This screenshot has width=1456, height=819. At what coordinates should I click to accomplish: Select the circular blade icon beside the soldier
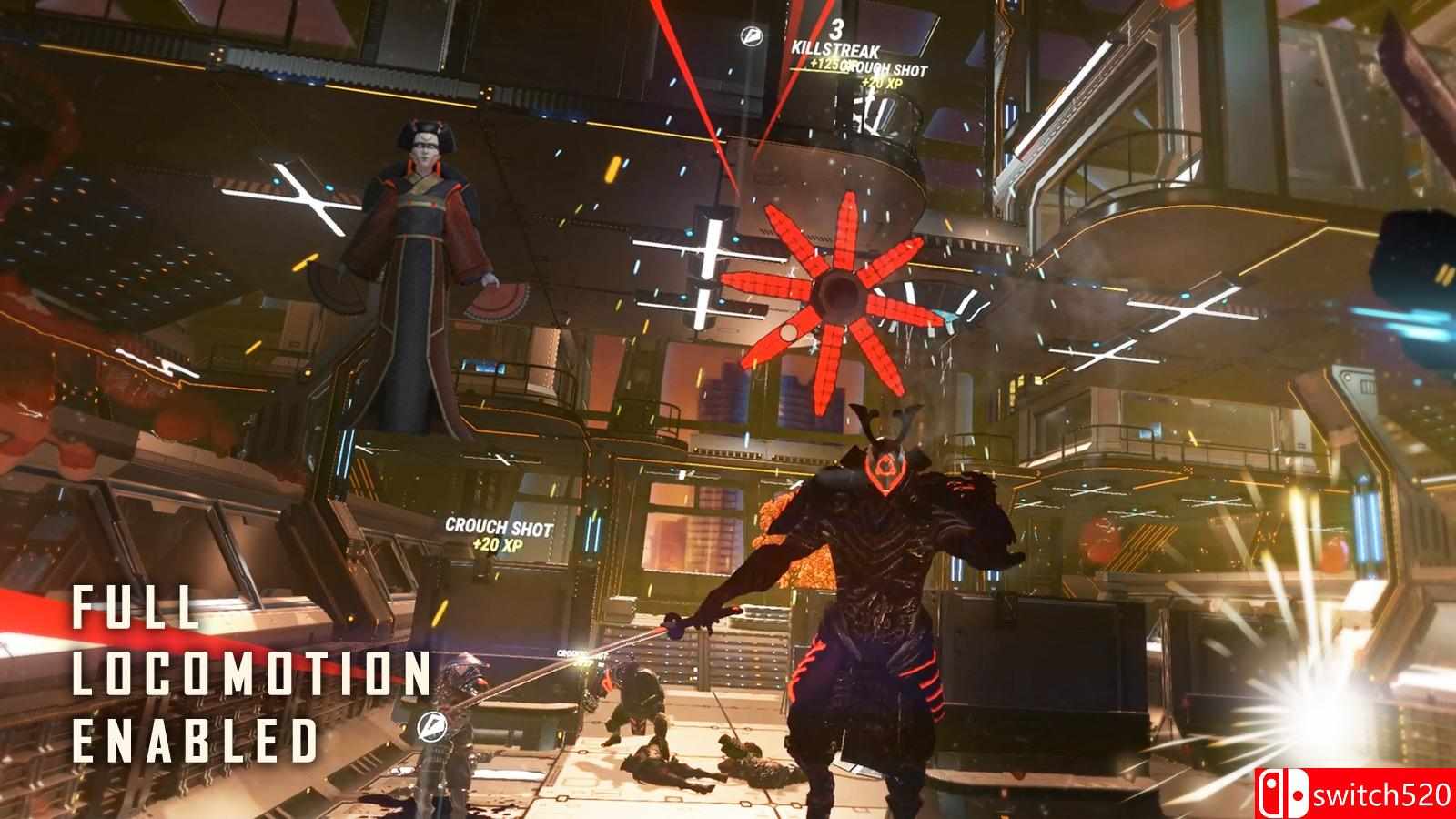click(x=433, y=726)
